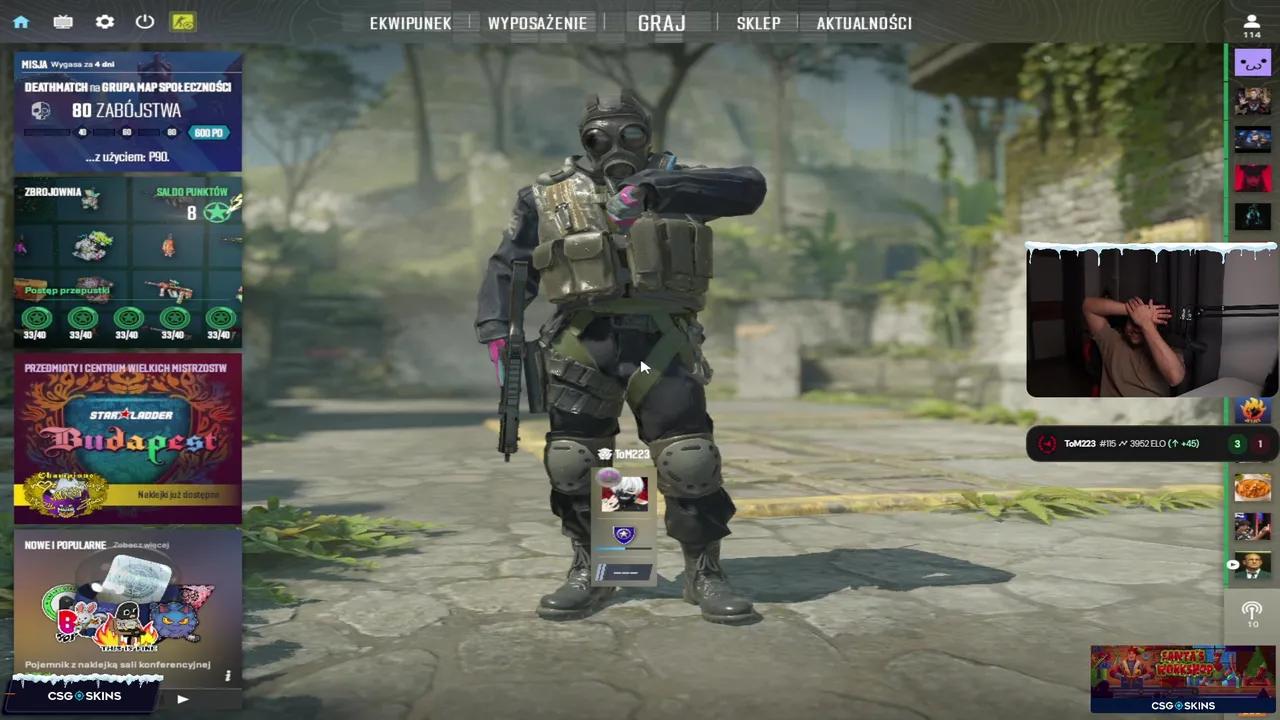This screenshot has width=1280, height=720.
Task: Open the home screen via the house icon
Action: (21, 21)
